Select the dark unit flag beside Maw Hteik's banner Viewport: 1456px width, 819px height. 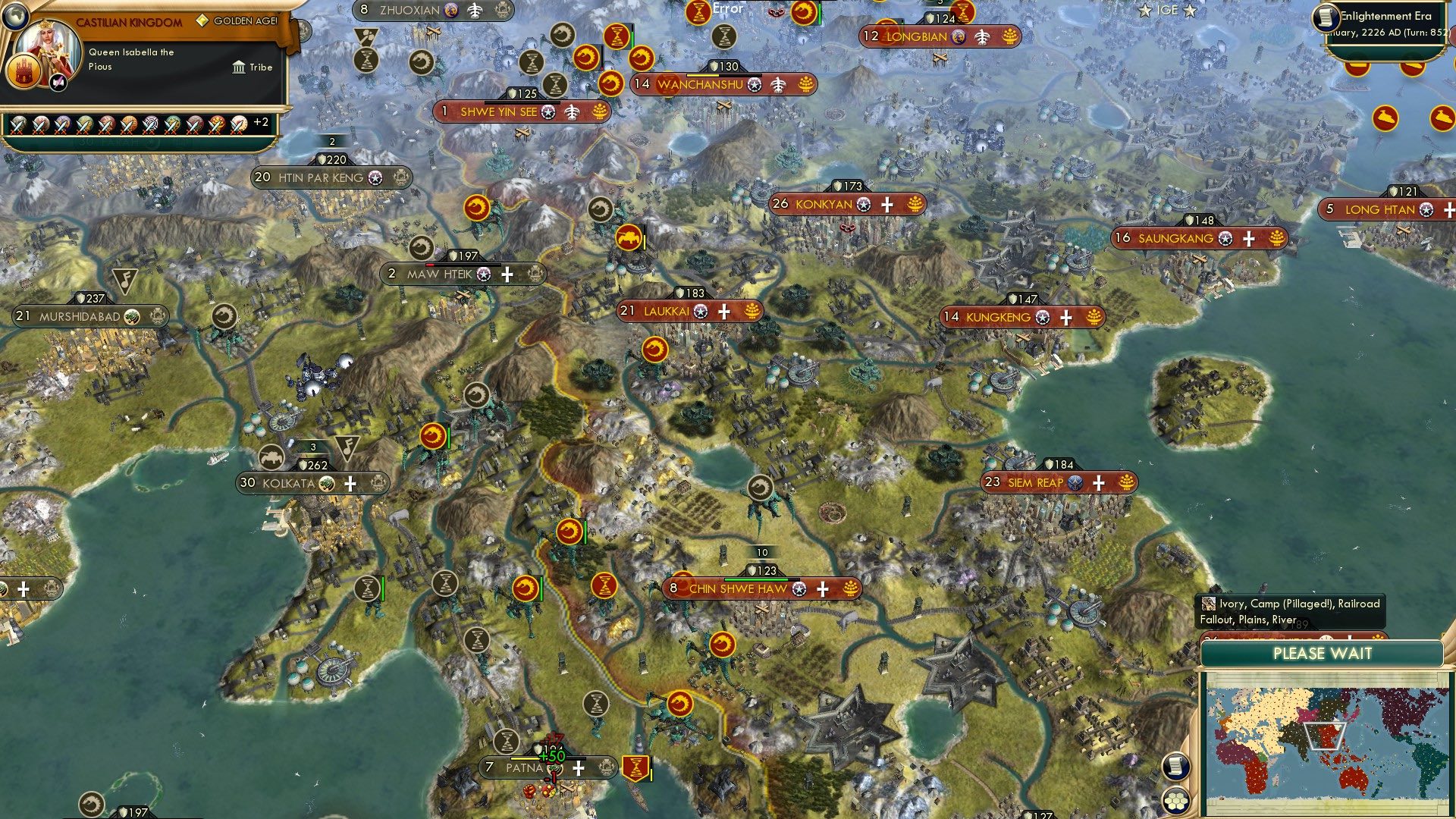point(421,248)
